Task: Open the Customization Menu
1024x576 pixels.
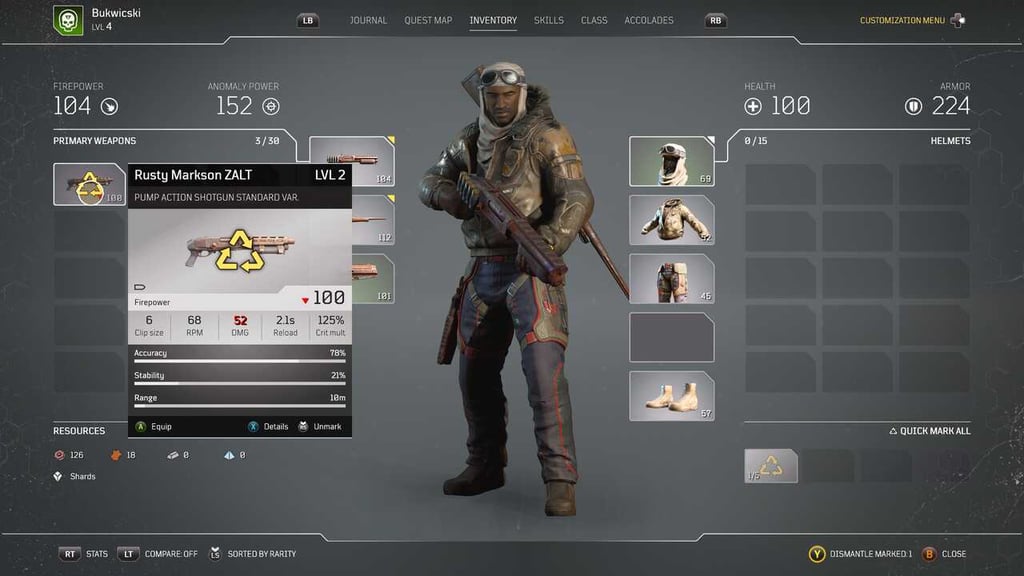Action: click(902, 20)
